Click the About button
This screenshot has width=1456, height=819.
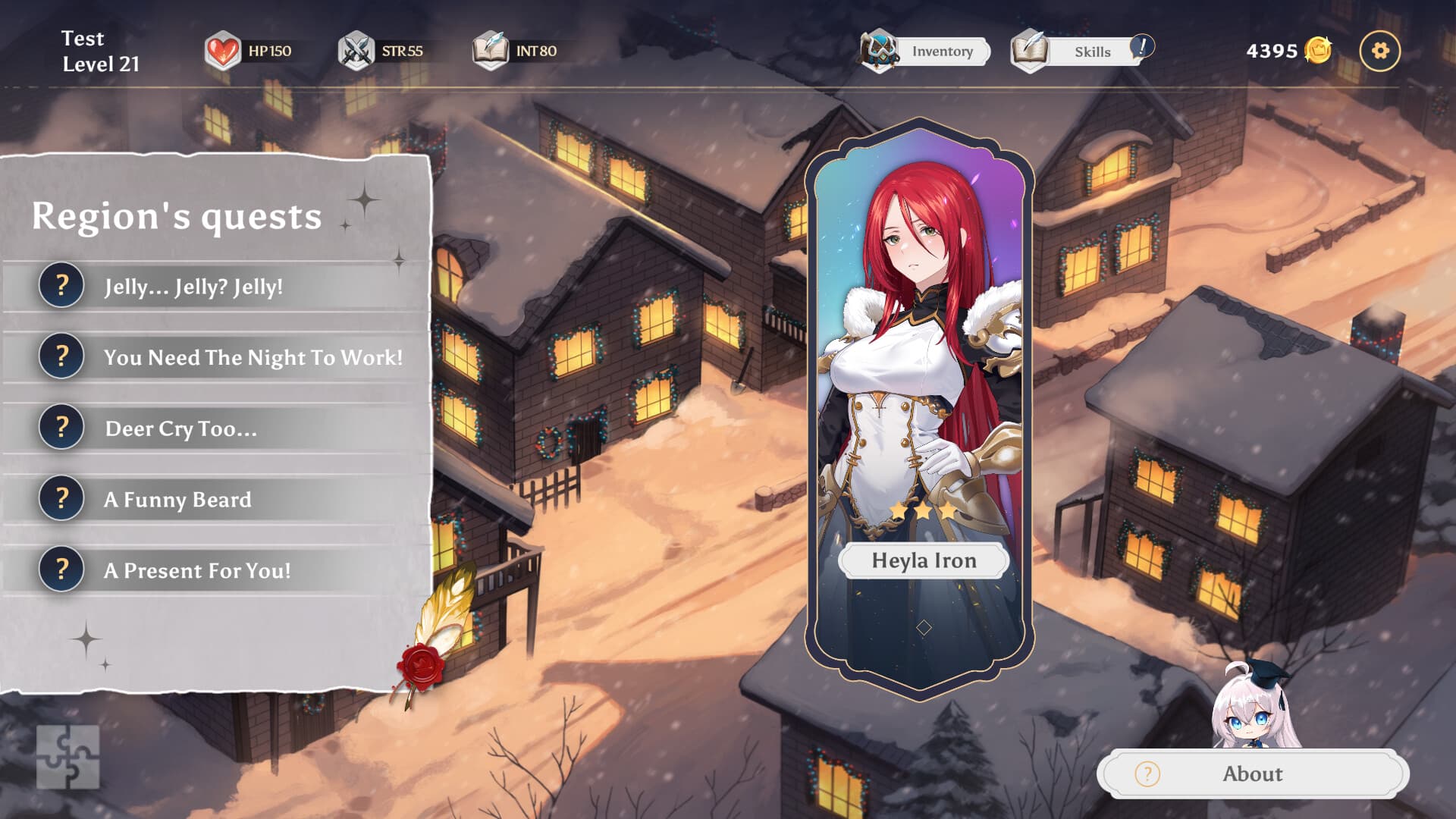coord(1252,773)
